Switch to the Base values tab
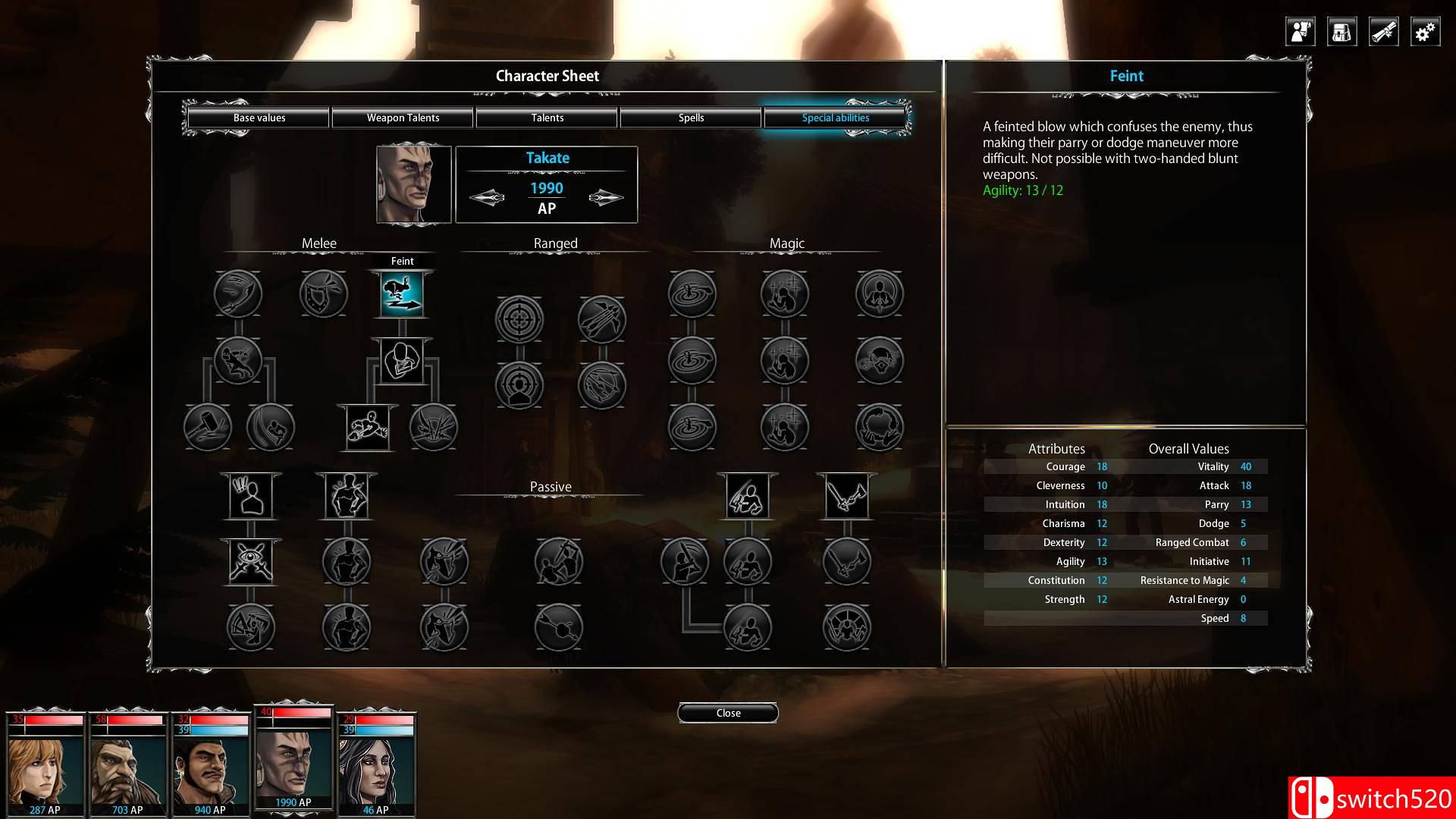This screenshot has width=1456, height=819. click(259, 118)
